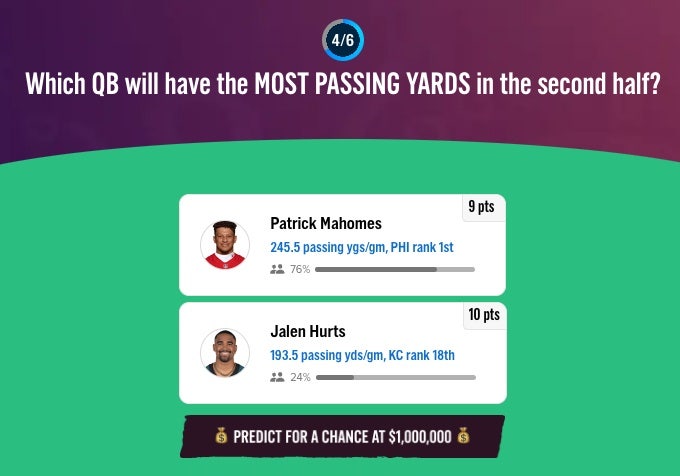Click the Predict for $1,000,000 banner
The width and height of the screenshot is (680, 476).
(x=342, y=436)
